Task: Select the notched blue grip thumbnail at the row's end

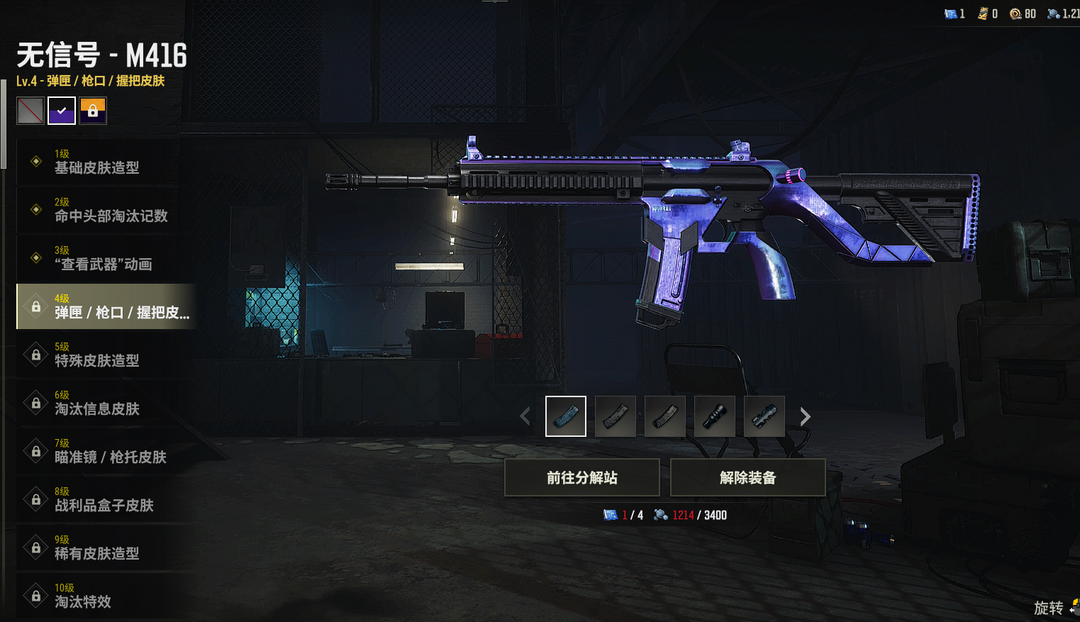Action: (765, 416)
